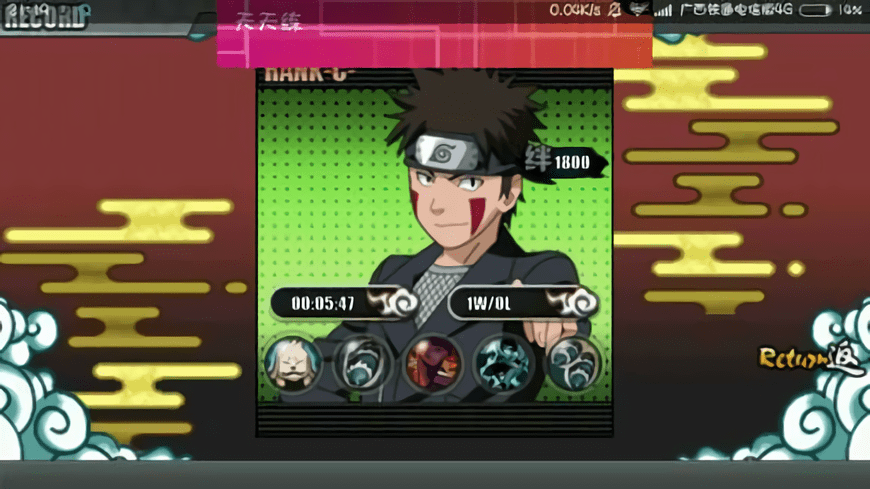Open the Kiba record card
870x489 pixels.
click(x=434, y=230)
